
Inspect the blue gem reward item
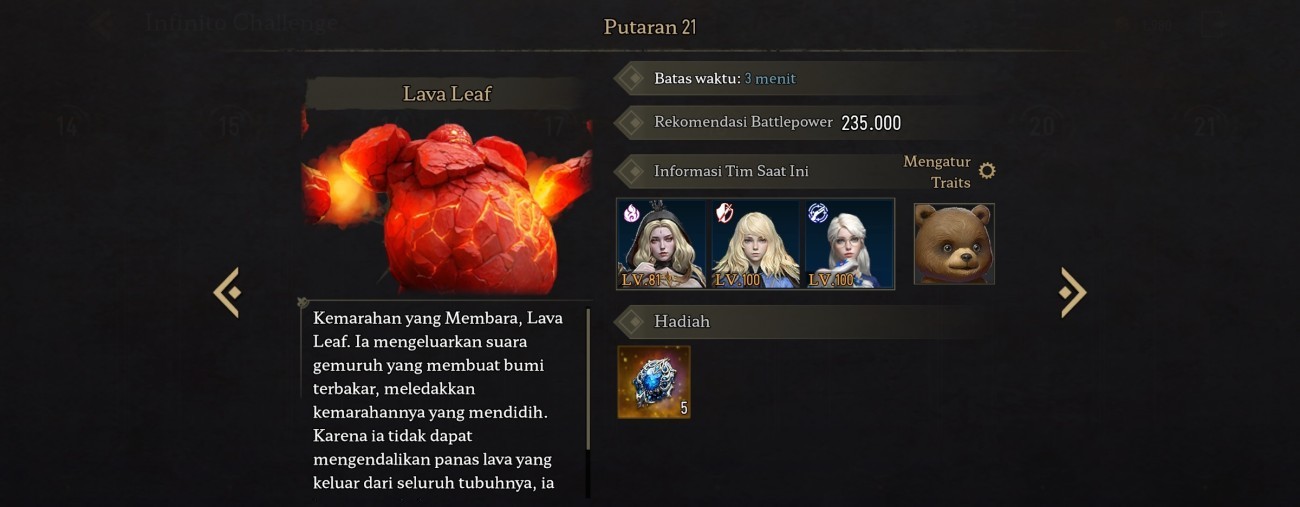[654, 382]
